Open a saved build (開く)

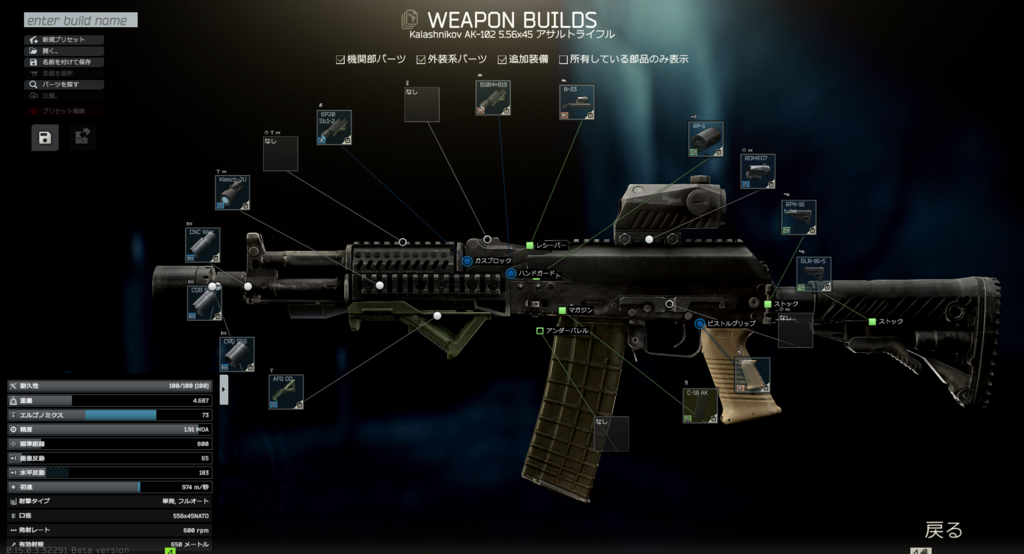(50, 51)
